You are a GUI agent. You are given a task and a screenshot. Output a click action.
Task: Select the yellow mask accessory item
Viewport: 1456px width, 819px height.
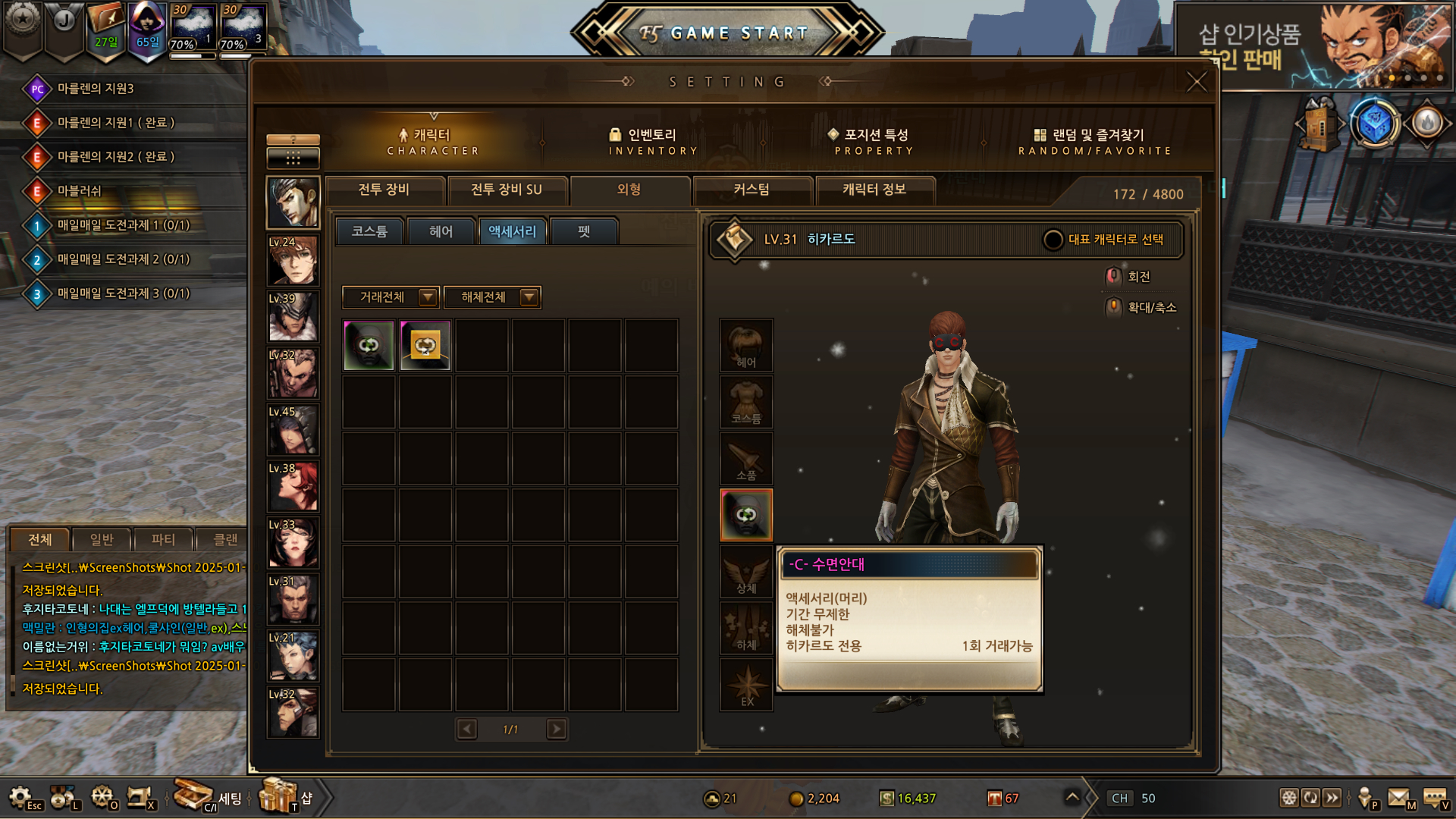[425, 346]
